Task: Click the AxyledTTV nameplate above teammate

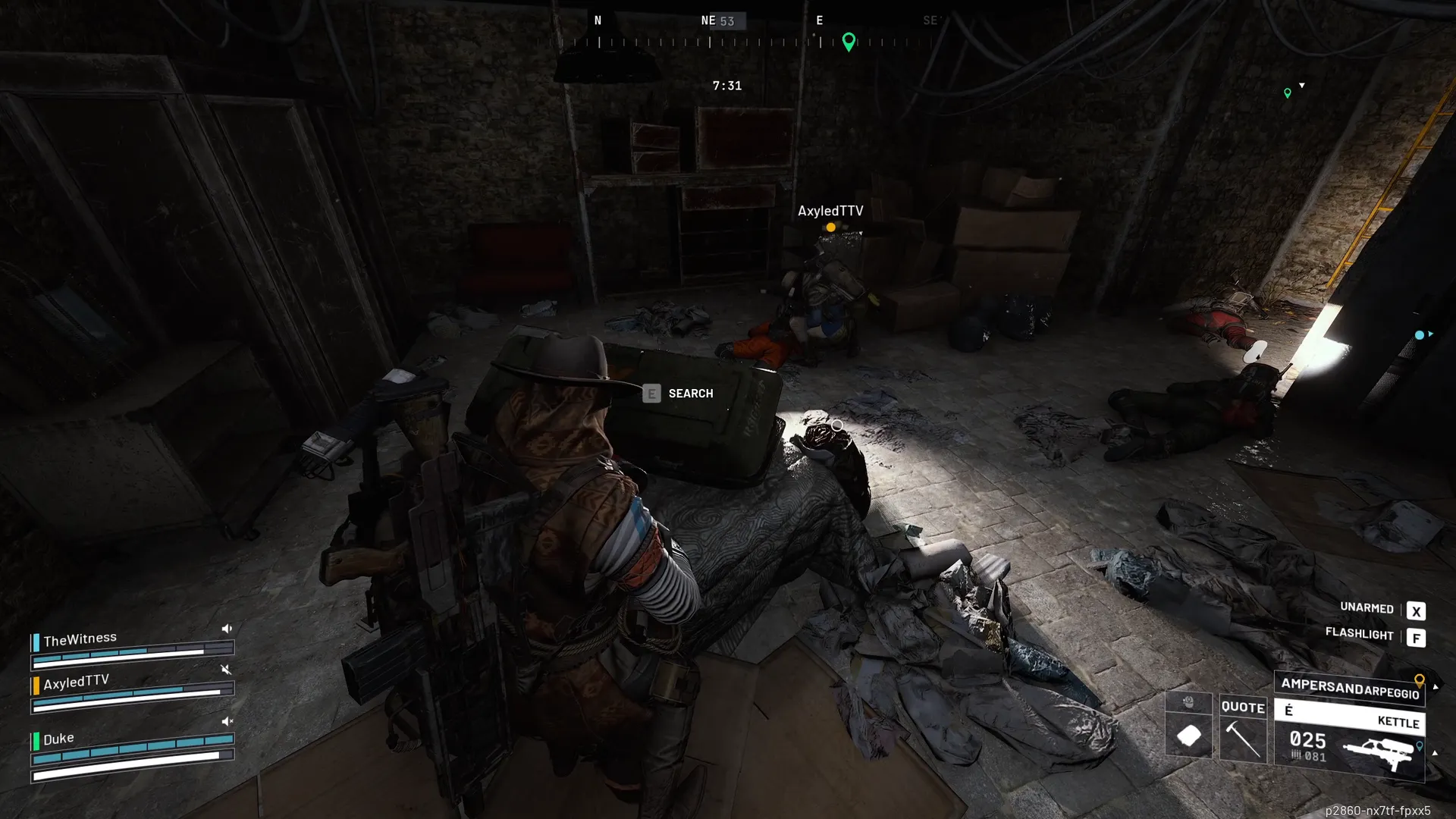Action: click(x=830, y=211)
